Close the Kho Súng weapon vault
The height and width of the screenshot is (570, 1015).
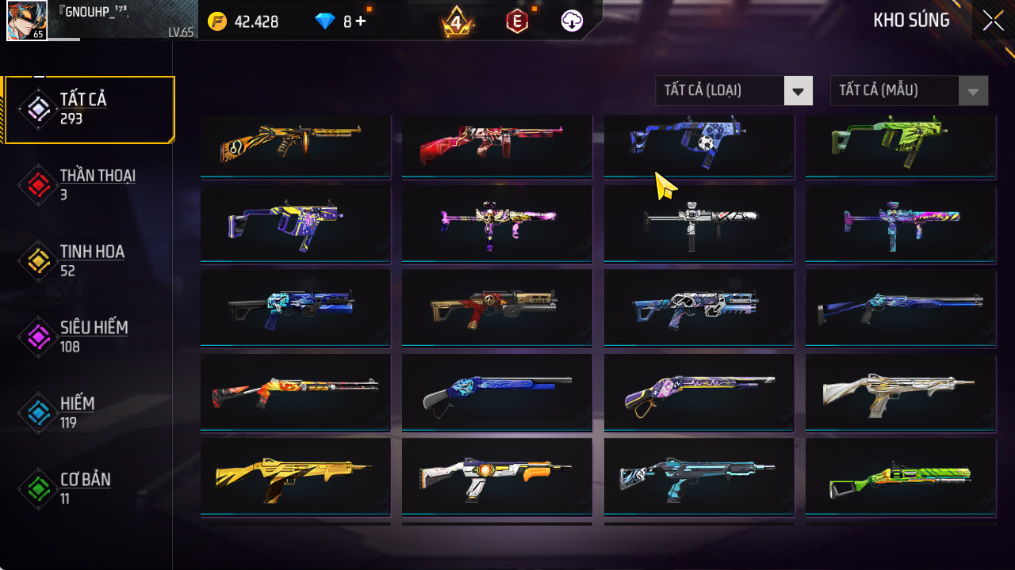[x=992, y=21]
